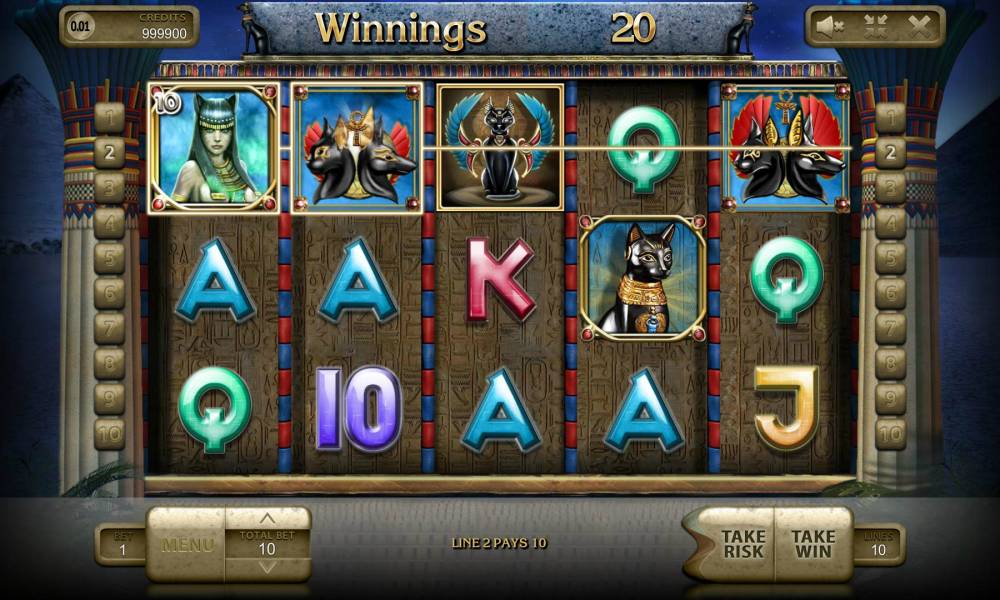Select line 10 on the left payline column
This screenshot has width=1000, height=600.
tap(109, 434)
